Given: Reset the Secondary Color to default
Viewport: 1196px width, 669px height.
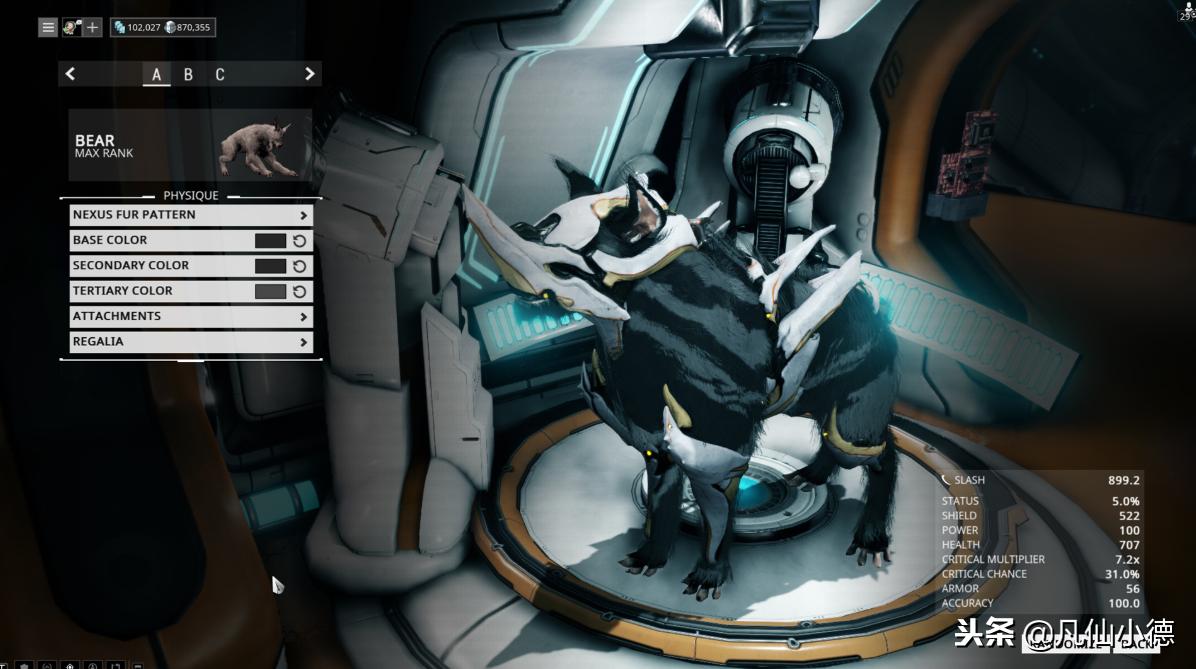Looking at the screenshot, I should coord(299,266).
